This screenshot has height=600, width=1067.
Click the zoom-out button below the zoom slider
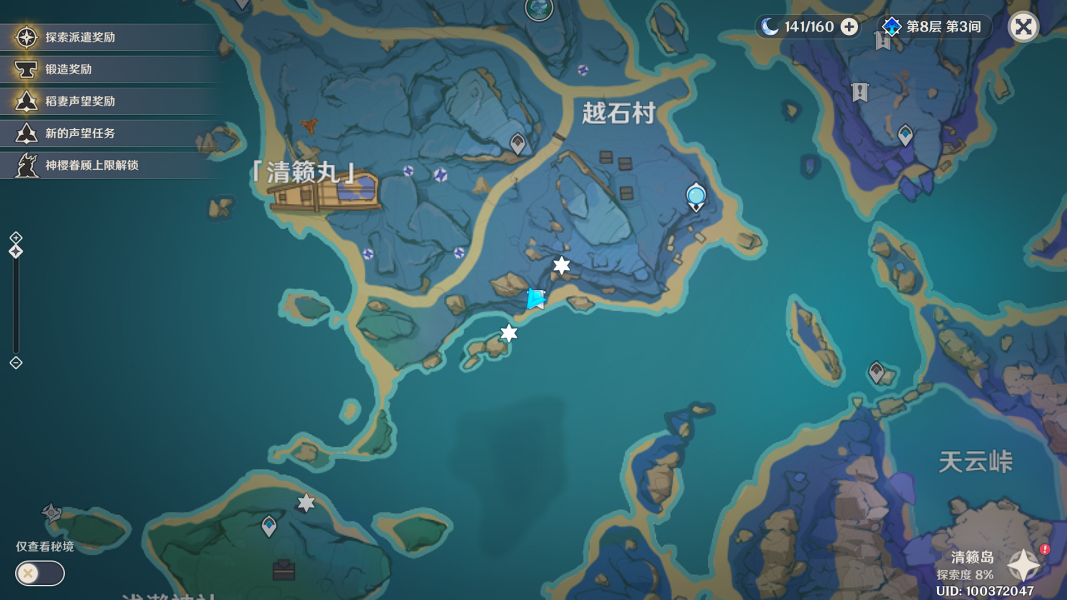[16, 362]
